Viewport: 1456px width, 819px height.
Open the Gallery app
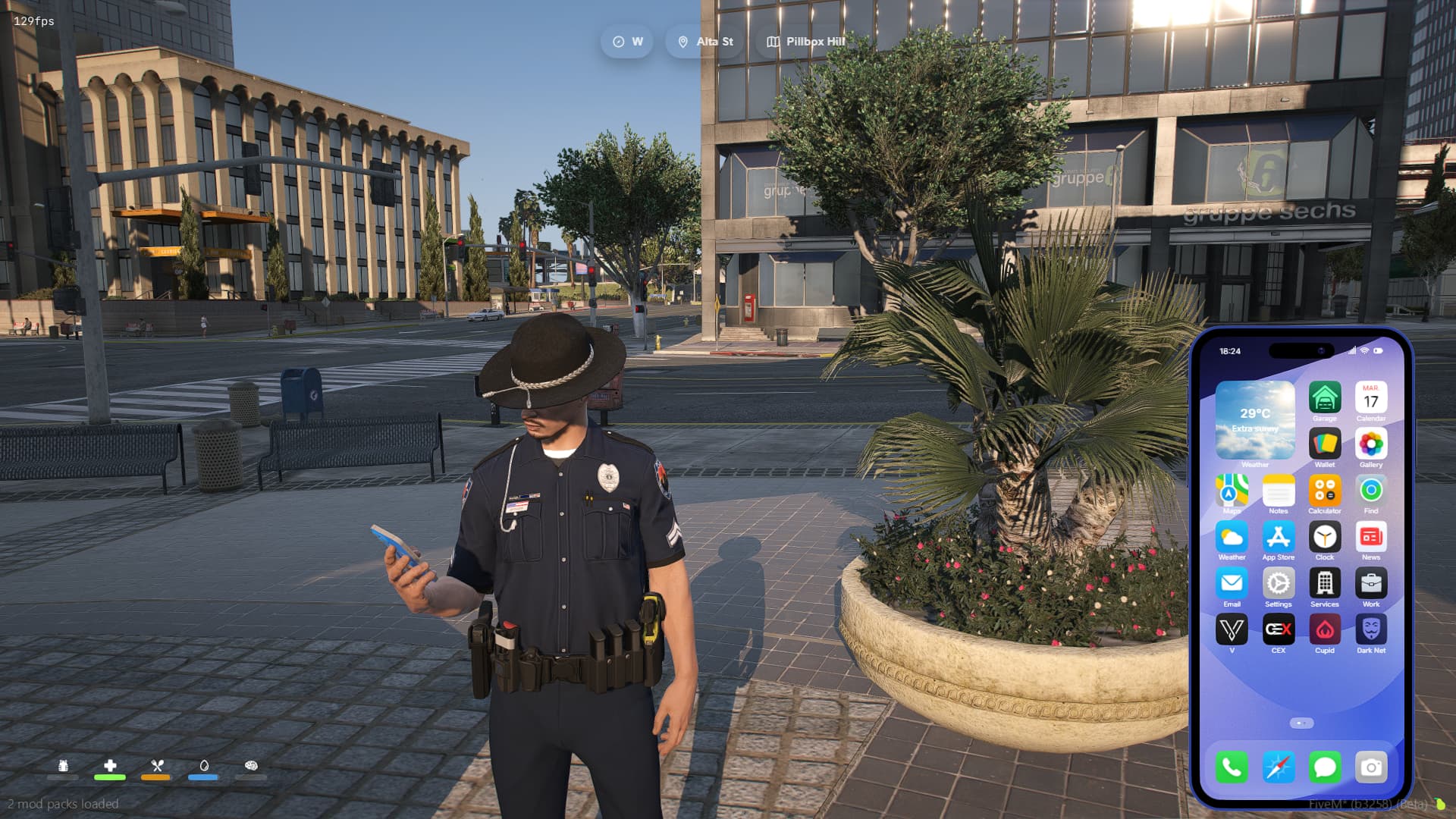click(1370, 444)
